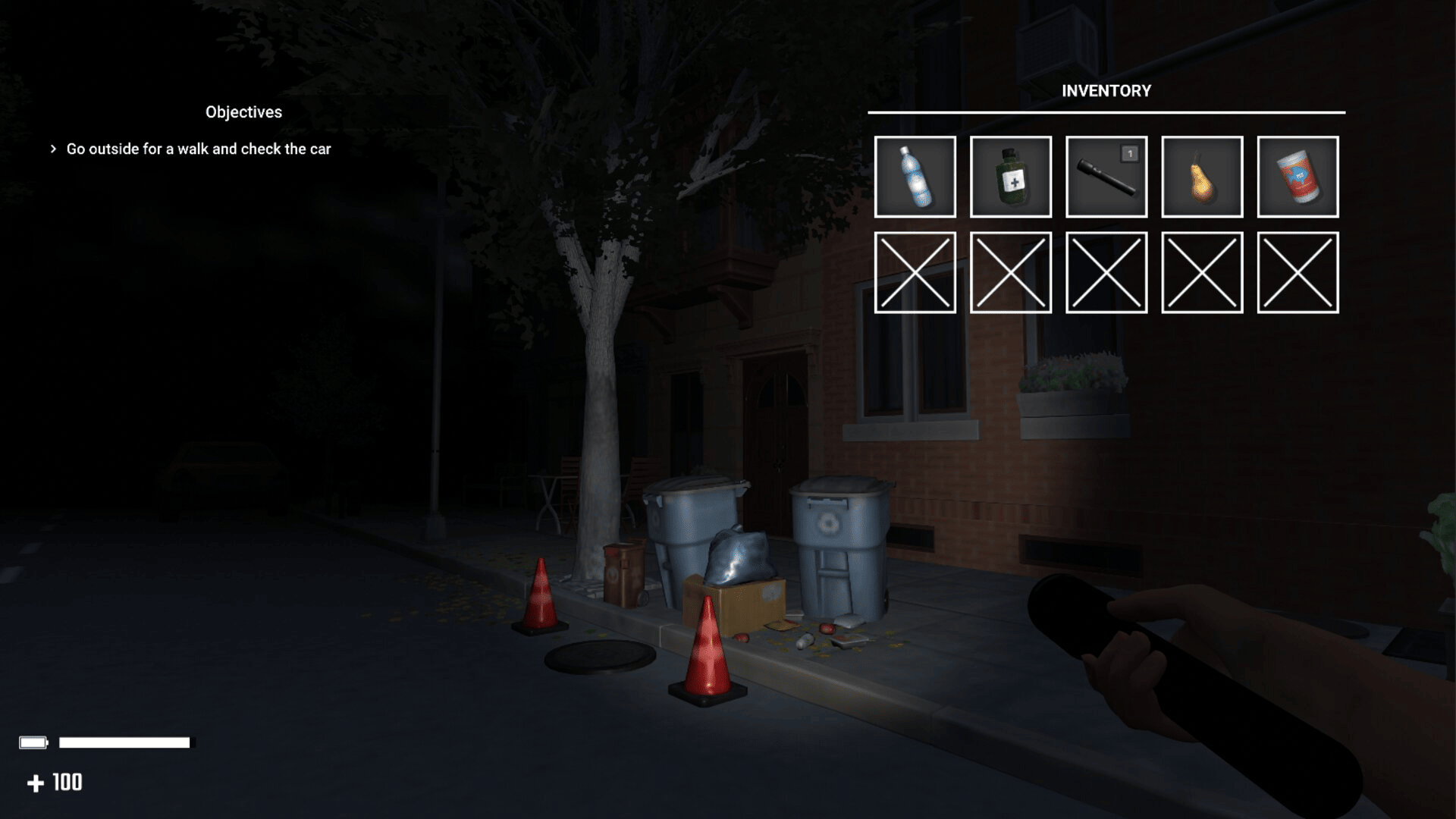Click the chevron arrow before the objective text
Screen dimensions: 1456x819
(53, 149)
